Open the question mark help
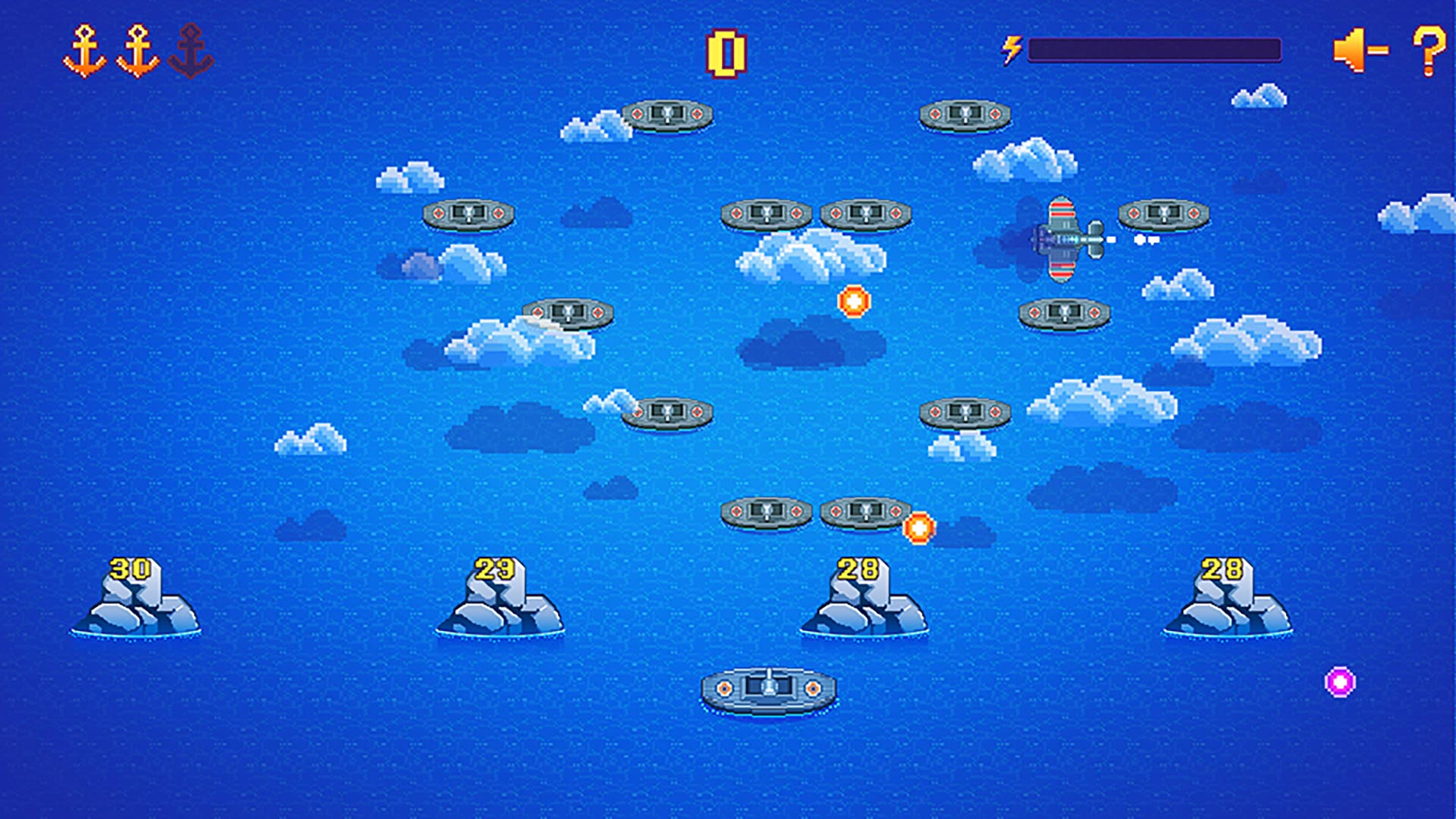Screen dimensions: 1456x819 1429,51
